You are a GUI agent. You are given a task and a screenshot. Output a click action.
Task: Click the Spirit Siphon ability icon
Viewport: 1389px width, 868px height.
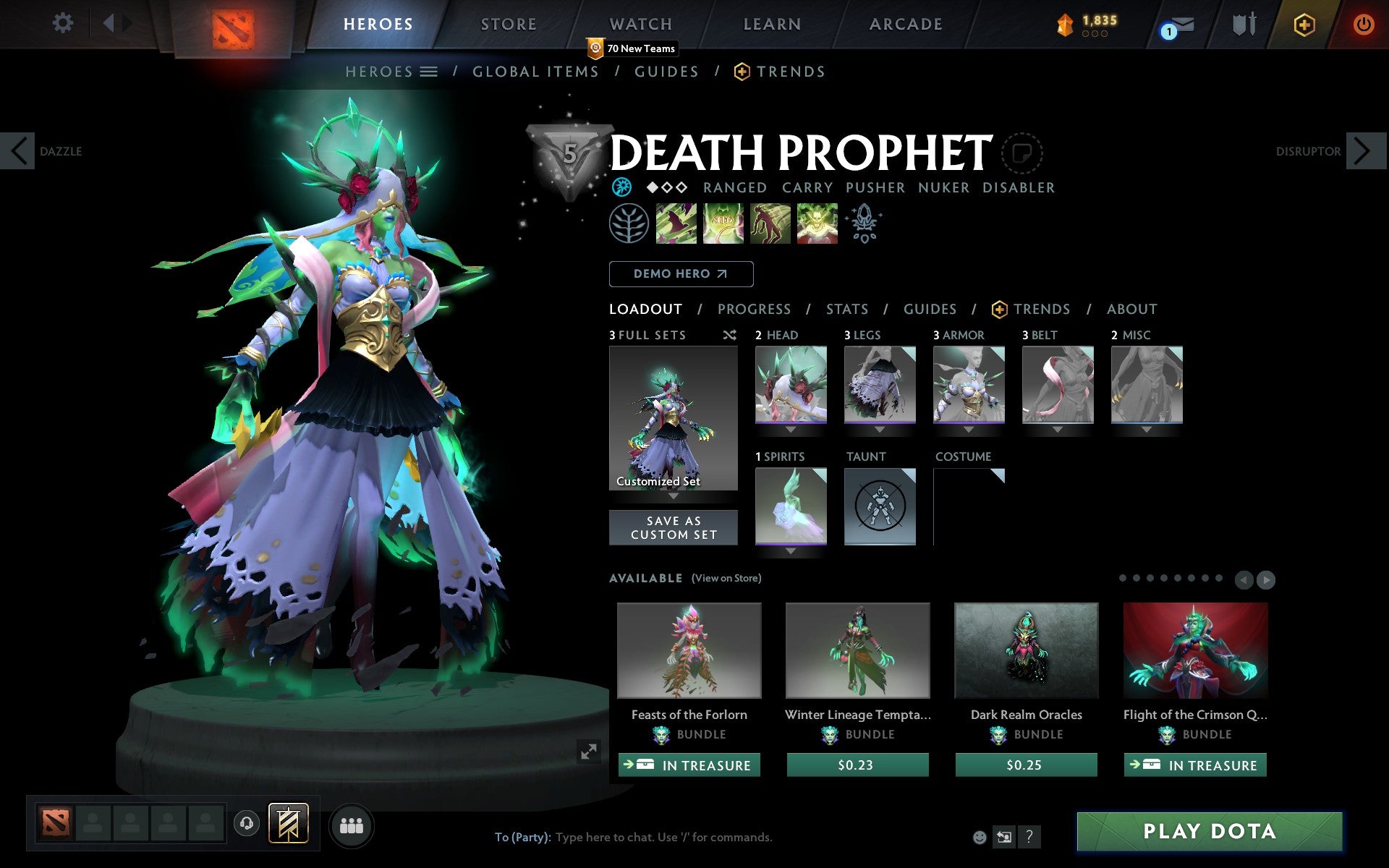[770, 224]
